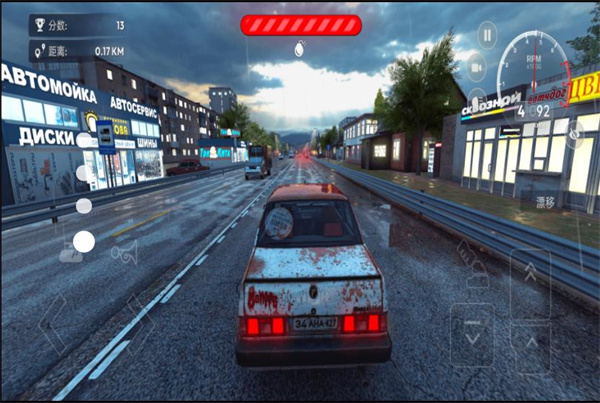Screen dimensions: 600x403
Task: Sound the horn icon
Action: coord(125,255)
